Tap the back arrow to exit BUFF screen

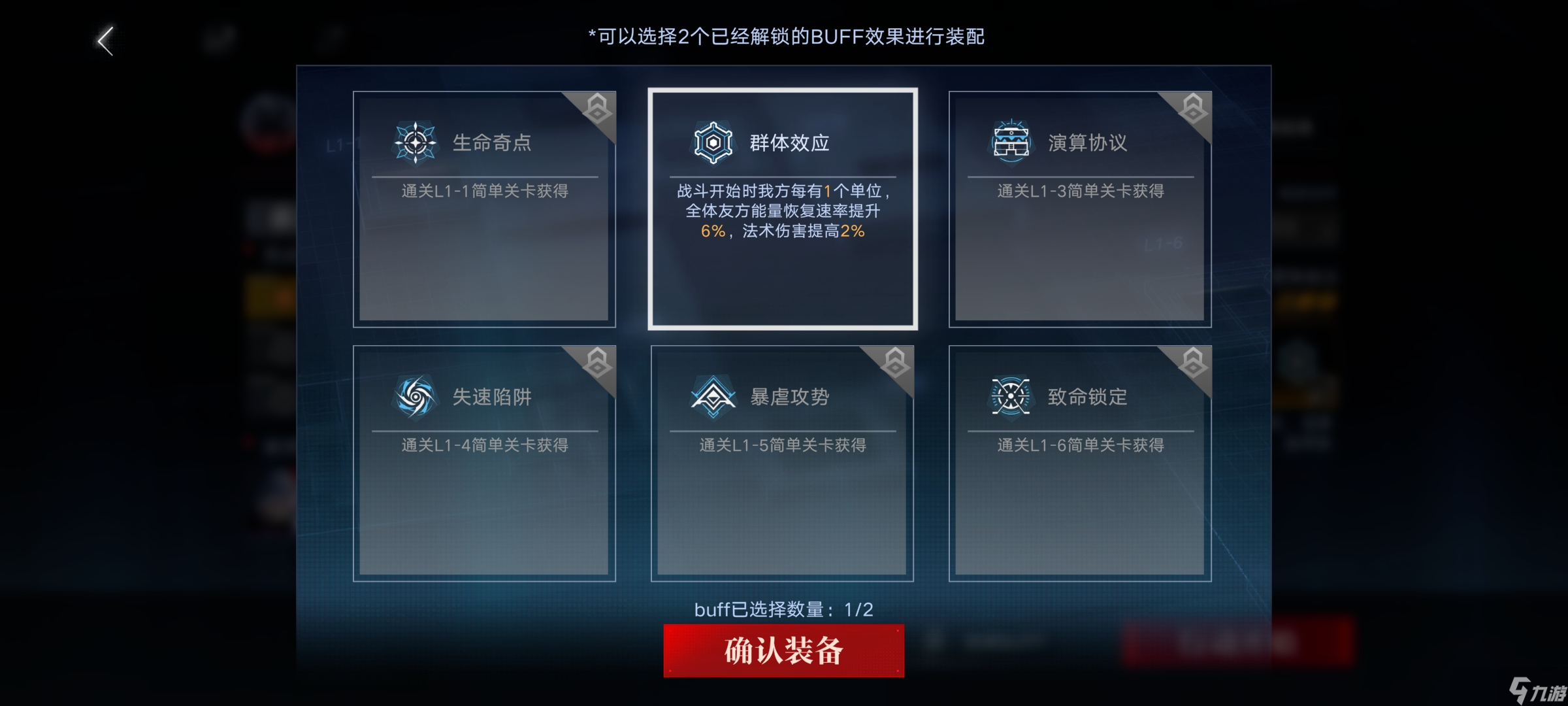pos(105,41)
